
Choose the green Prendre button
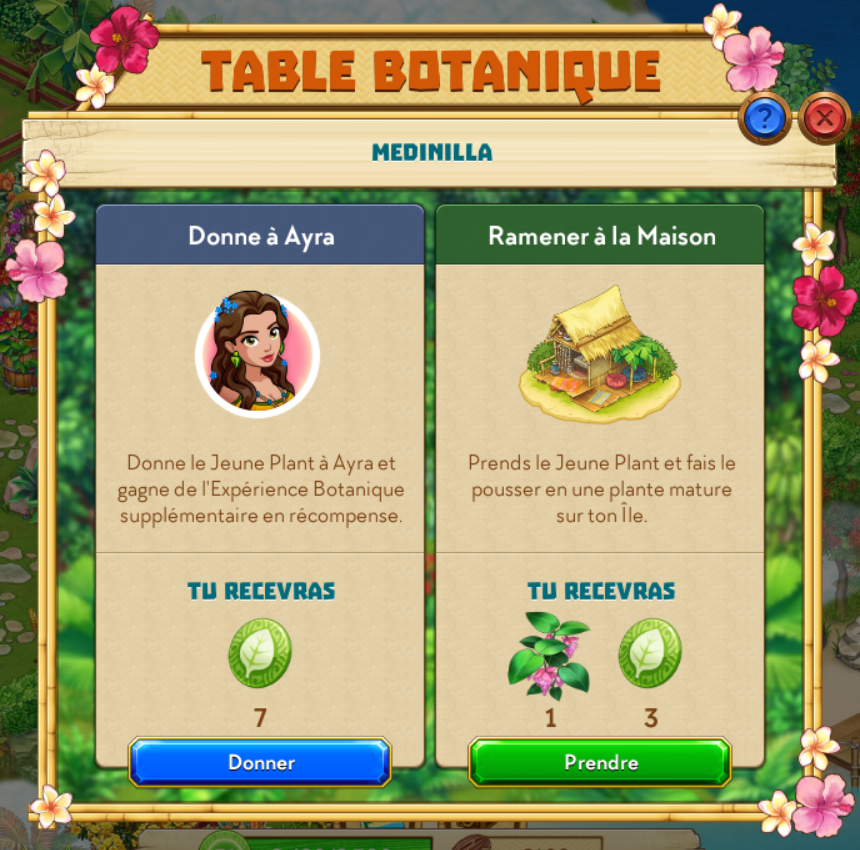pos(600,763)
